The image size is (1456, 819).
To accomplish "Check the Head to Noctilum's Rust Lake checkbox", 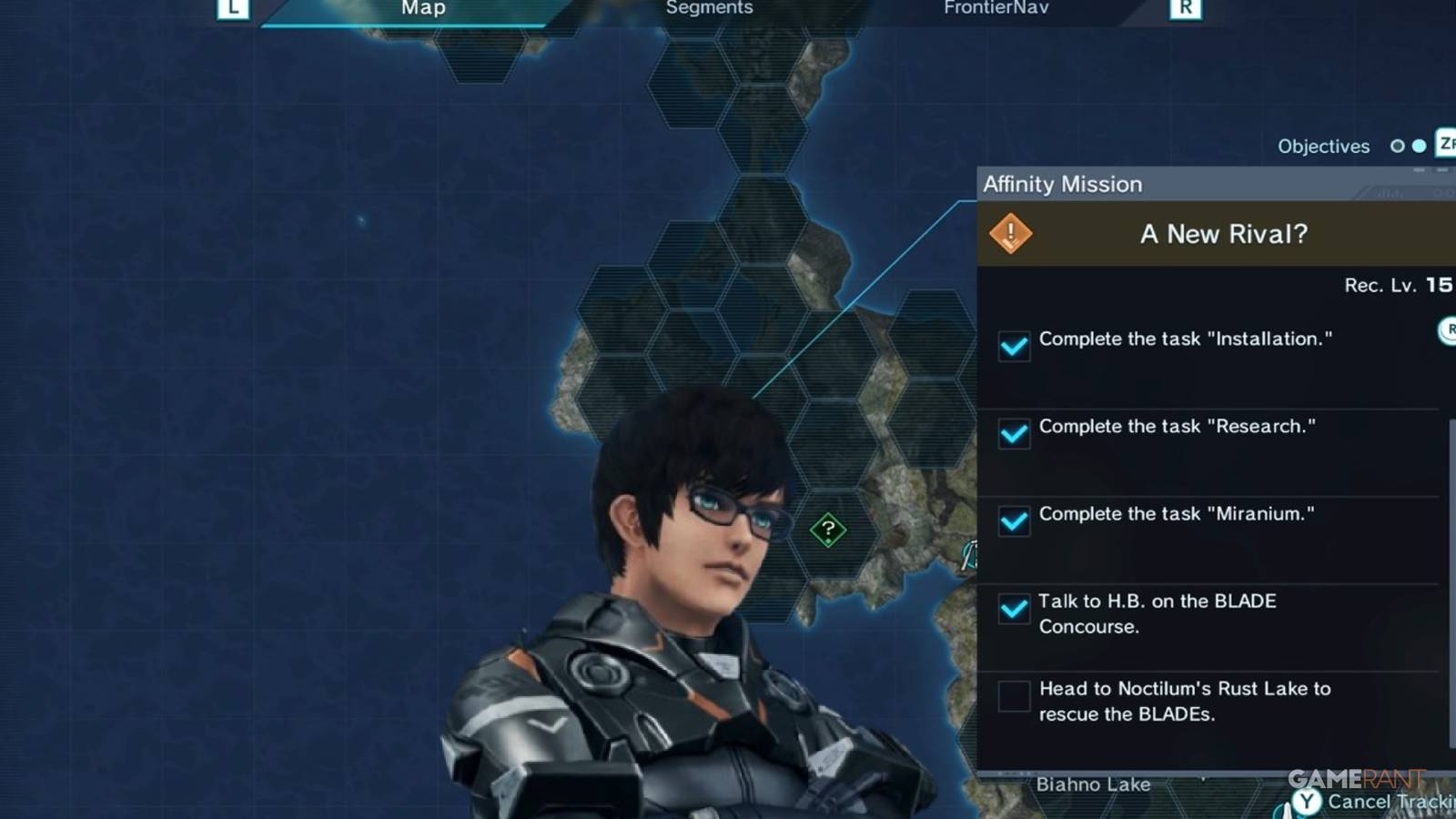I will point(1013,697).
